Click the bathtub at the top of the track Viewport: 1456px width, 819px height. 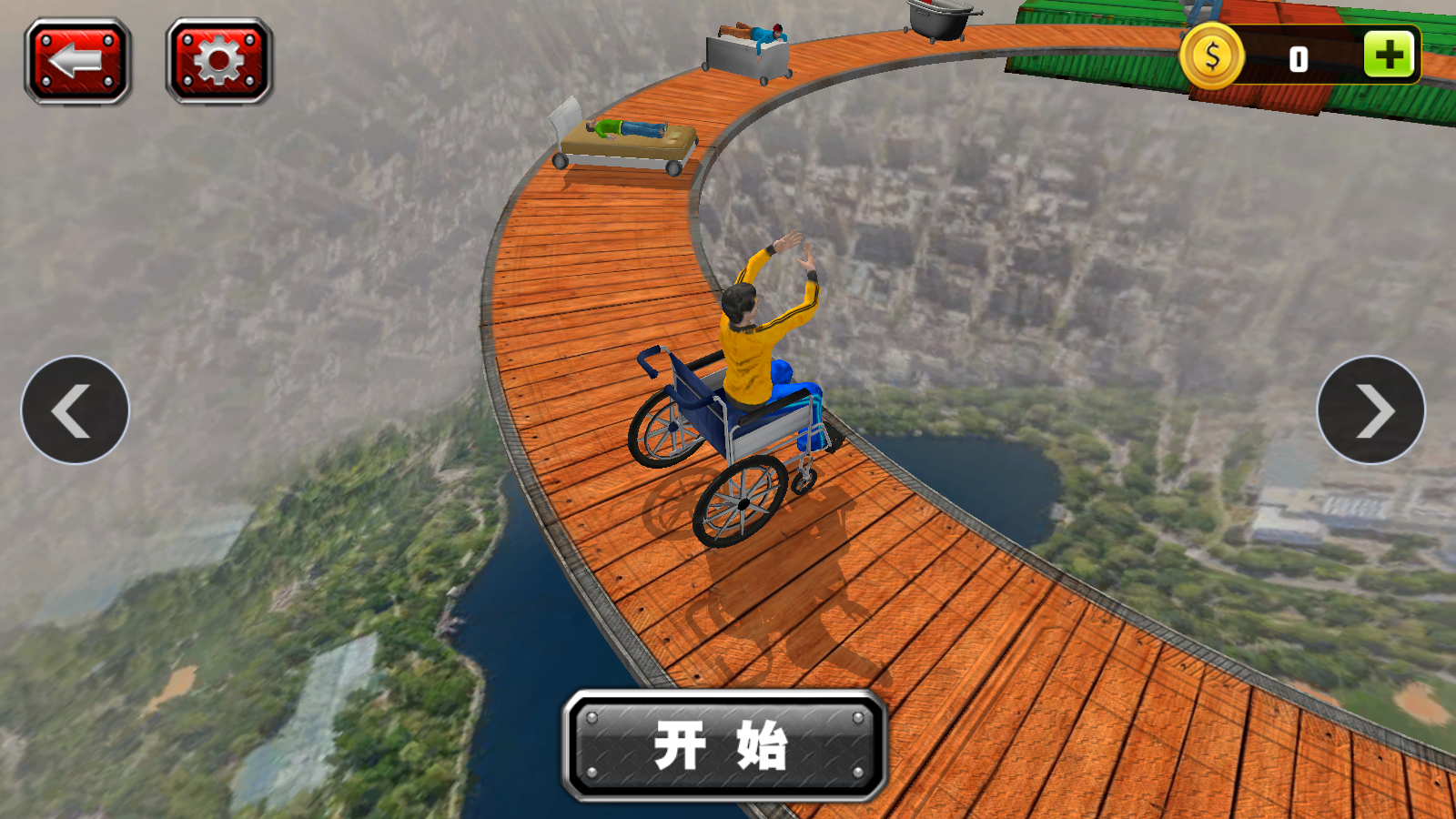937,23
